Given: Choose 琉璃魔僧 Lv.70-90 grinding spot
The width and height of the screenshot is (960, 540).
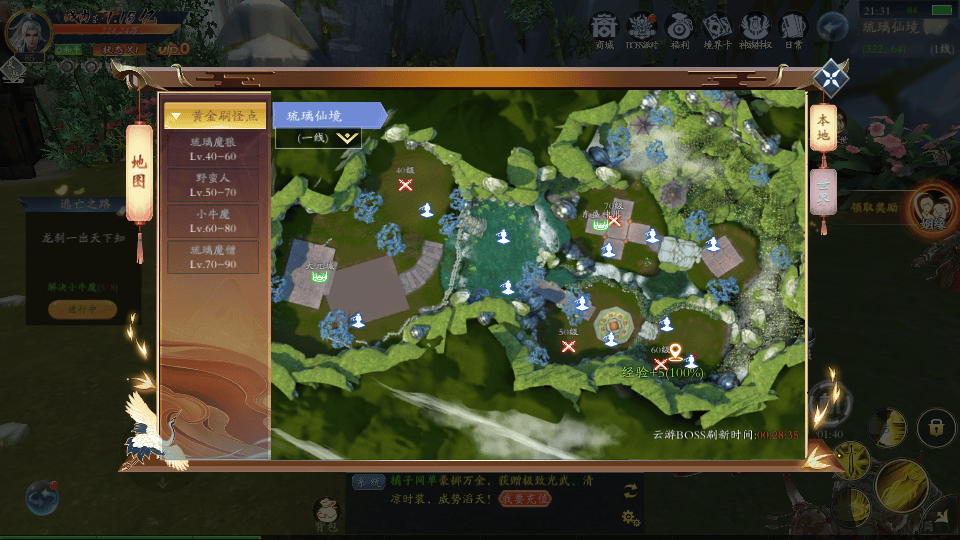Looking at the screenshot, I should click(213, 257).
